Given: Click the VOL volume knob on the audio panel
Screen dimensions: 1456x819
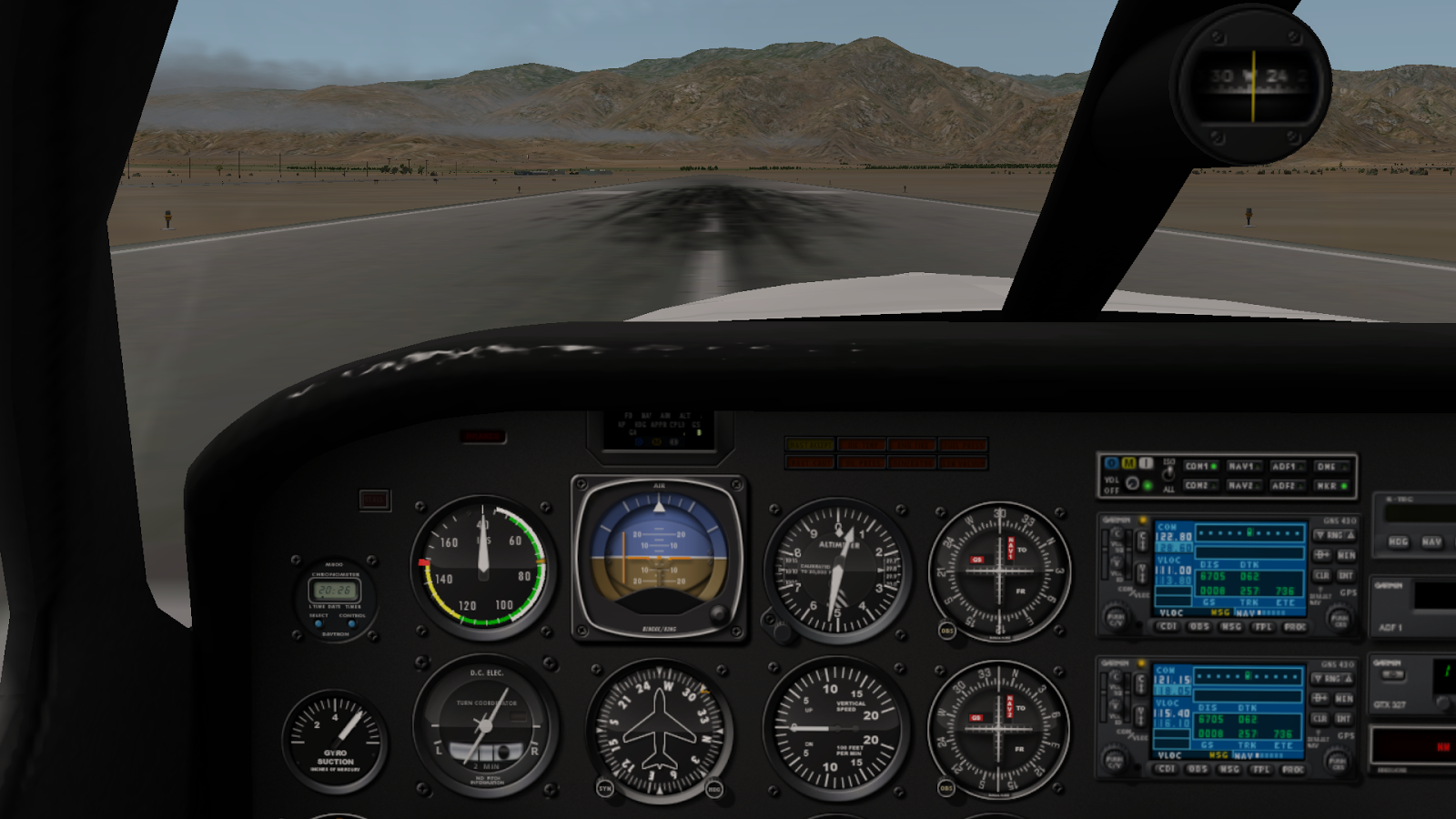Looking at the screenshot, I should coord(1131,484).
